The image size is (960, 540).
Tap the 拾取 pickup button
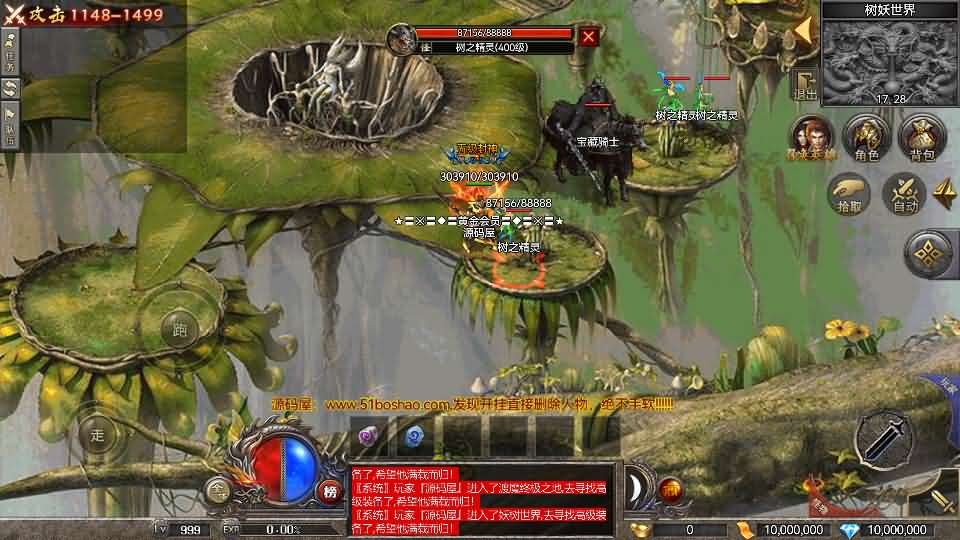848,193
